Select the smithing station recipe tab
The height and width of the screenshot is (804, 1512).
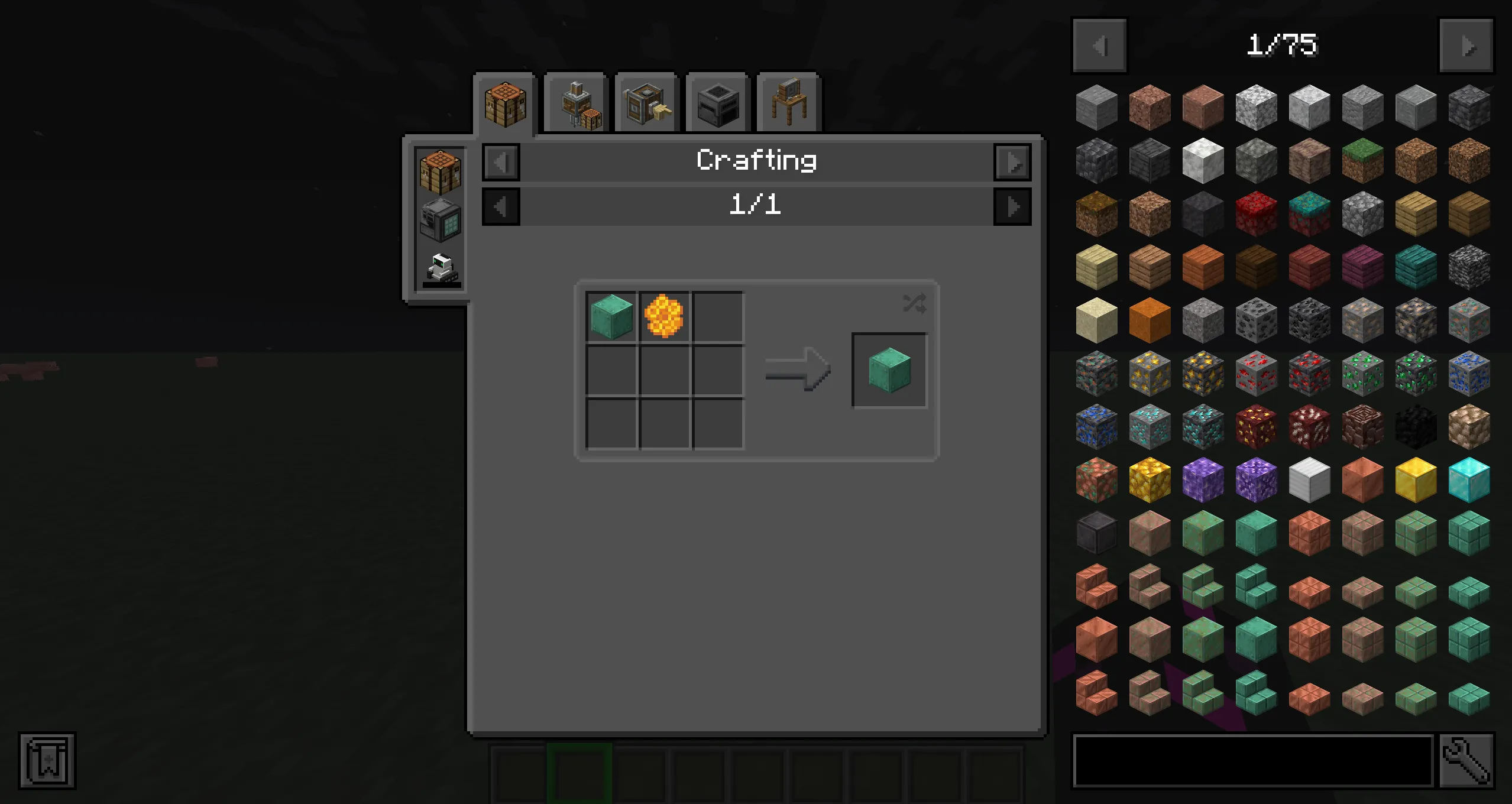coord(786,103)
